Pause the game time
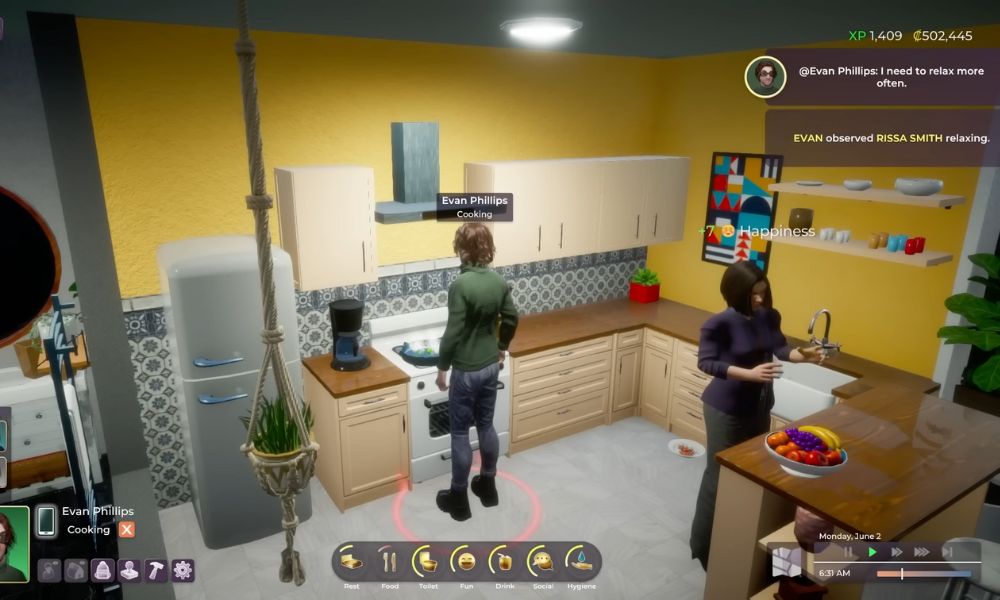The image size is (1000, 600). click(x=849, y=551)
